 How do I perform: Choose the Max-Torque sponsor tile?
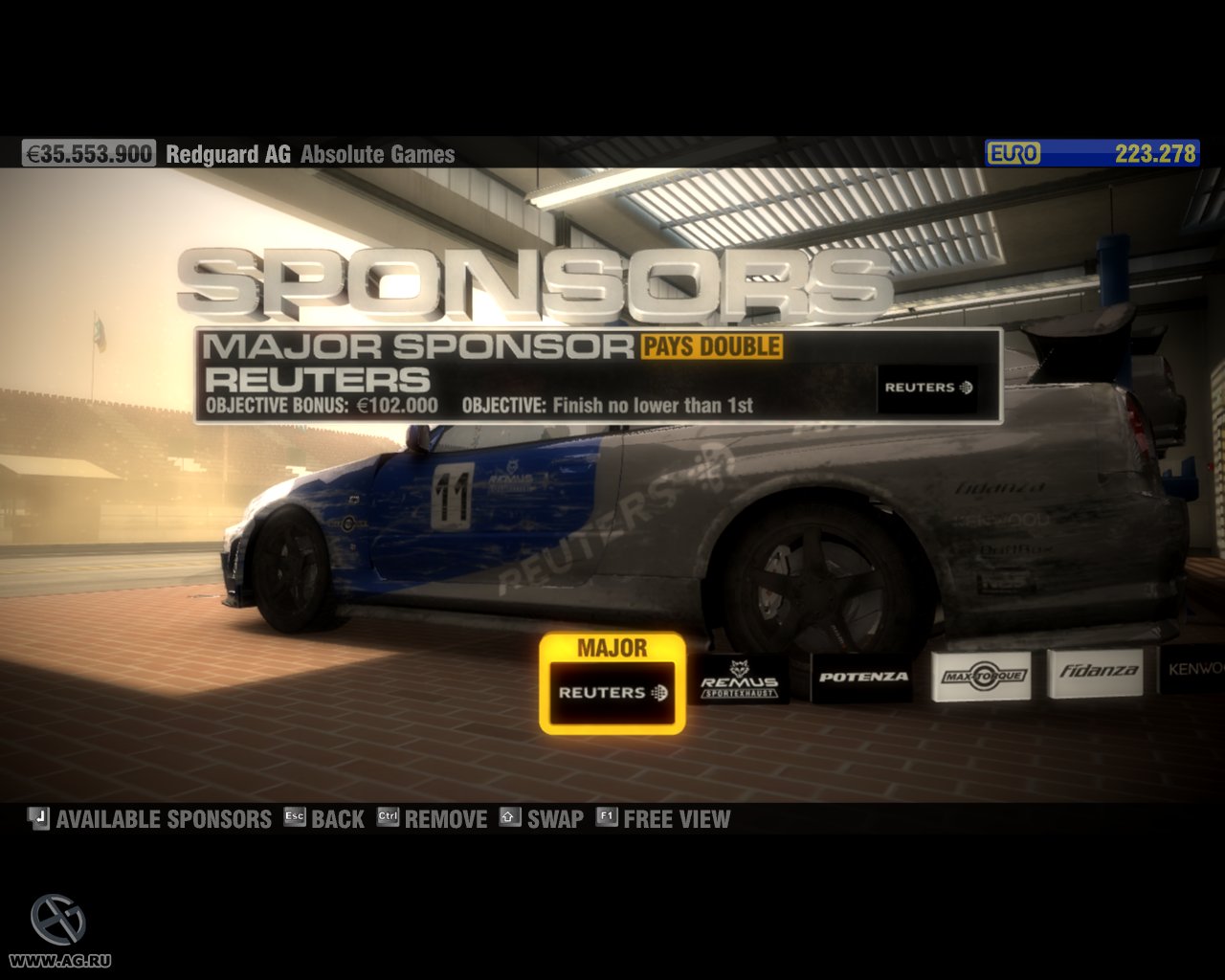pos(984,674)
